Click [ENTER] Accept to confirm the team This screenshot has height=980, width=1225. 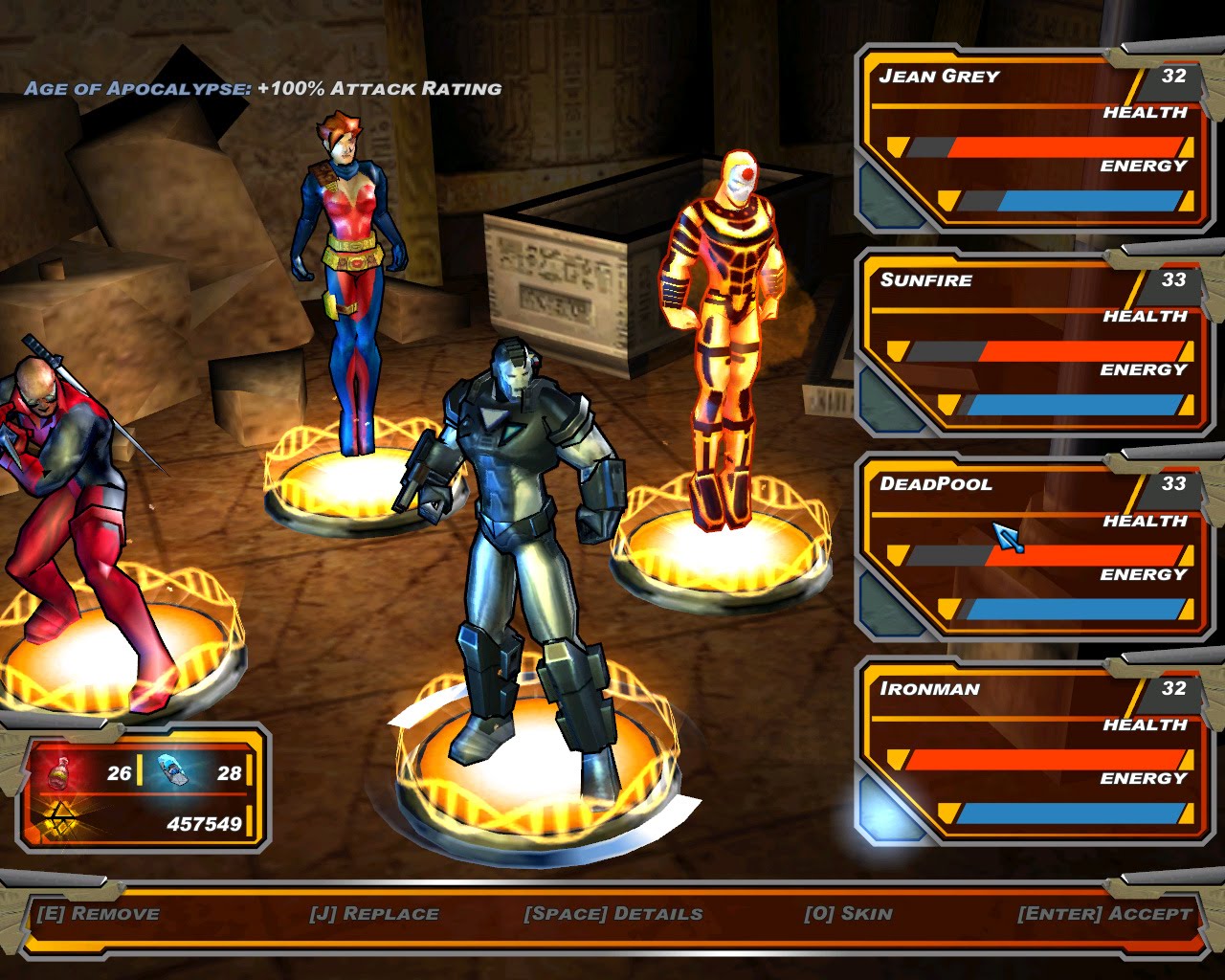point(1101,914)
